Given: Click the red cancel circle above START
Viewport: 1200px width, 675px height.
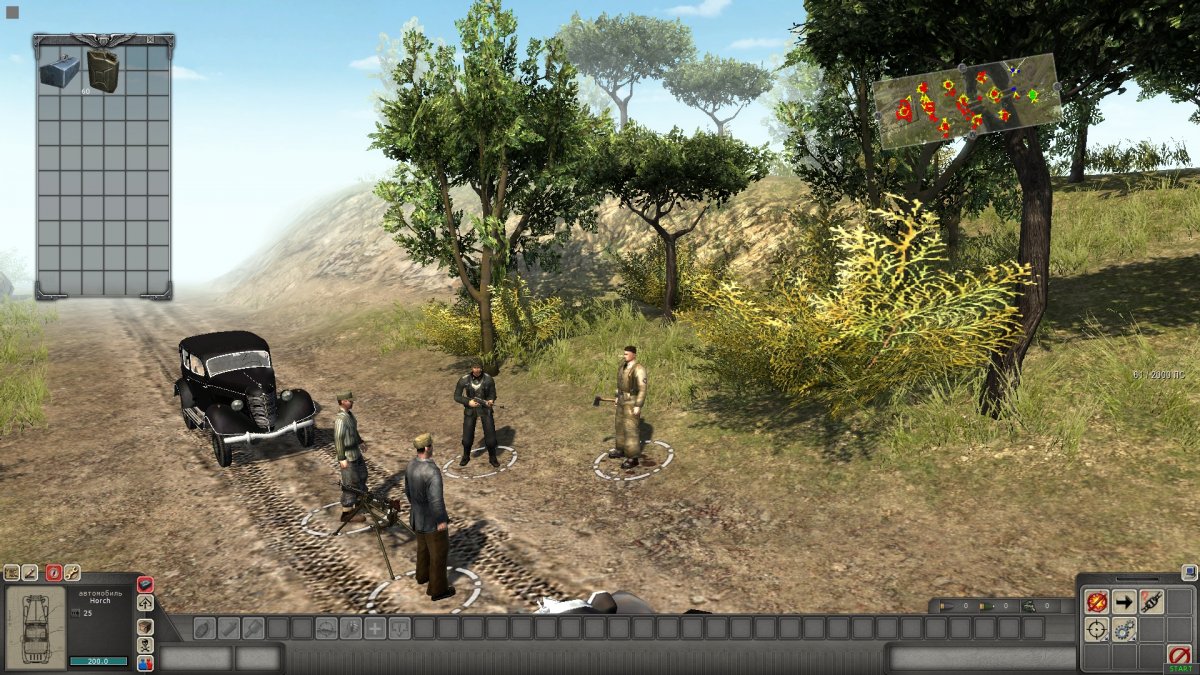Looking at the screenshot, I should pyautogui.click(x=1179, y=655).
